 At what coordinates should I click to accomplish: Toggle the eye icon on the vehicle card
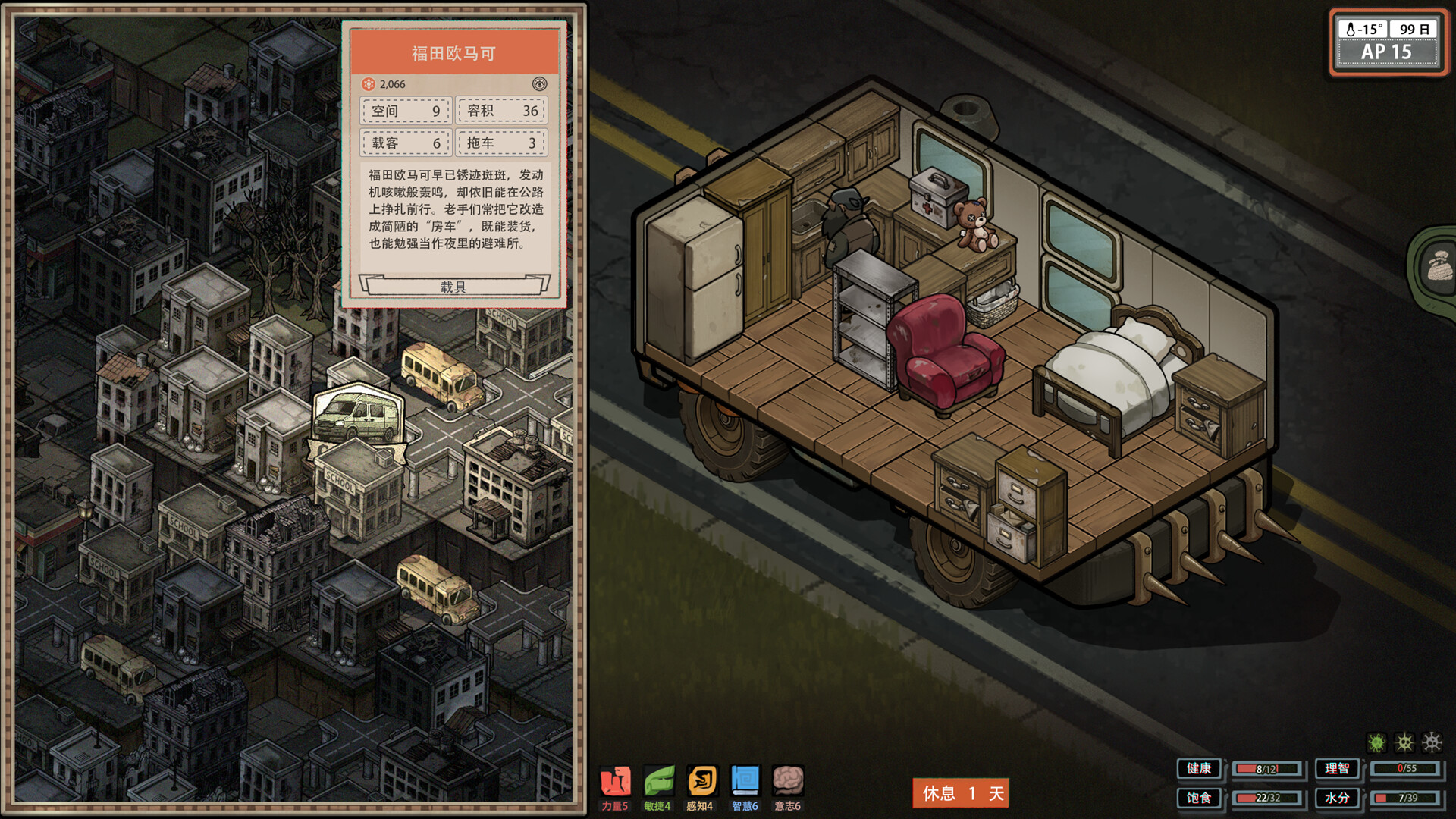click(x=539, y=84)
